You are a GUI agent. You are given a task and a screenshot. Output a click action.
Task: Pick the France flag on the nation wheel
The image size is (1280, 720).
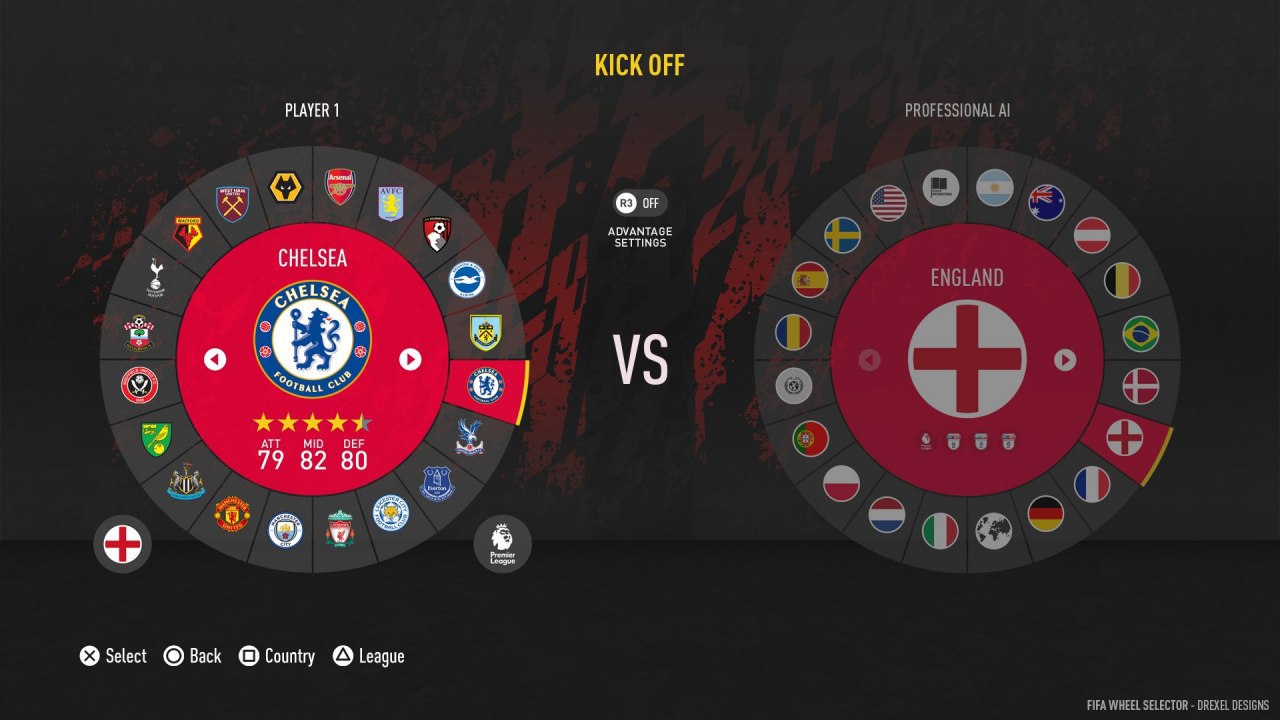(x=1092, y=484)
